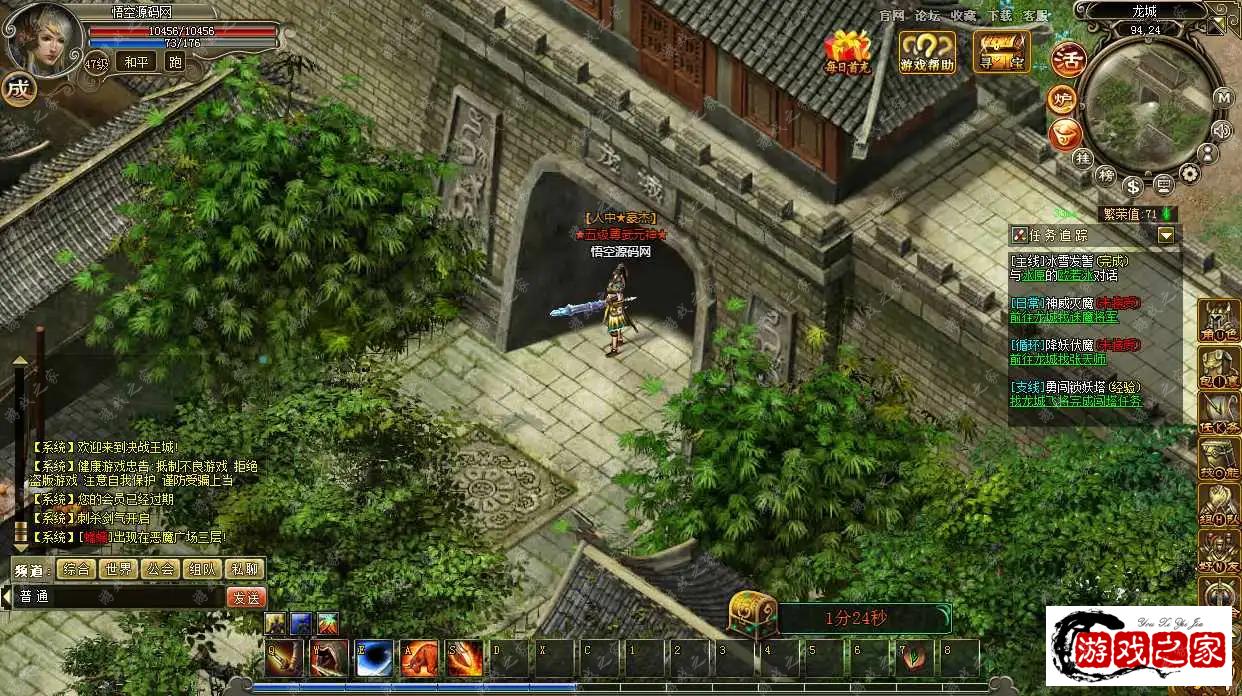This screenshot has height=696, width=1242.
Task: Open the shop via the $ icon
Action: (x=1133, y=186)
